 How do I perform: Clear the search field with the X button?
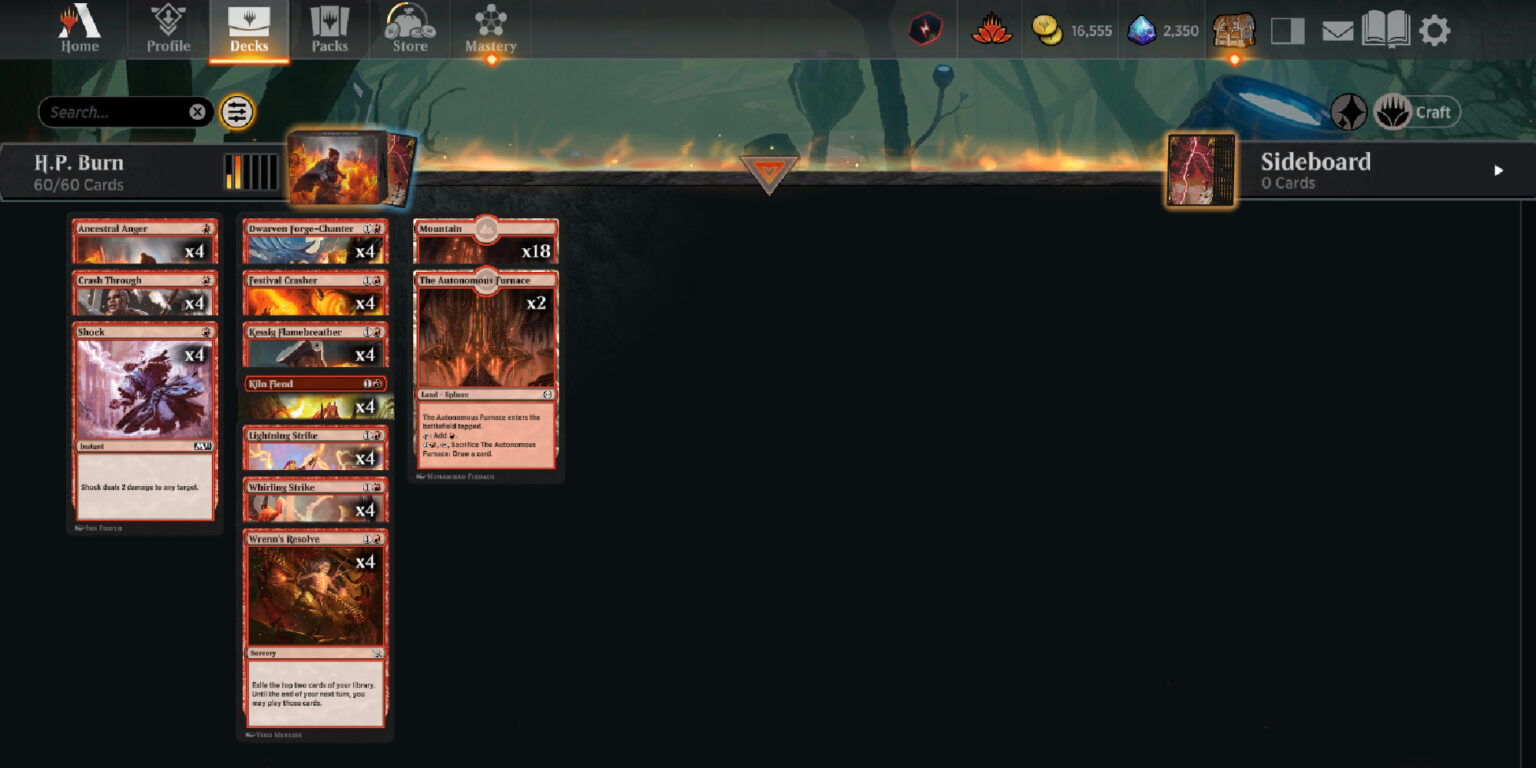(197, 112)
